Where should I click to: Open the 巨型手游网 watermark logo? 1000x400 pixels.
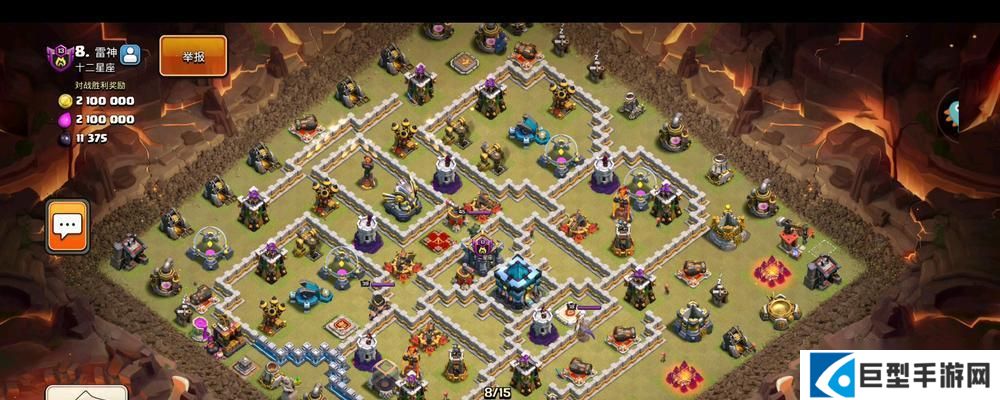coord(900,375)
